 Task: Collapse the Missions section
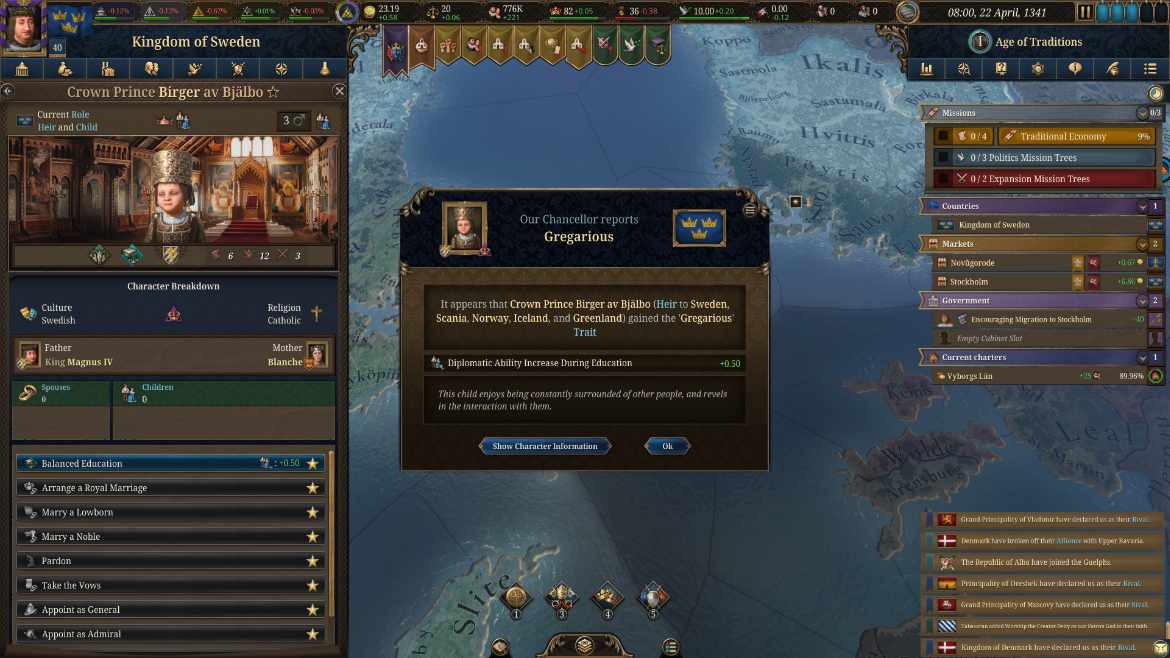click(x=1142, y=113)
